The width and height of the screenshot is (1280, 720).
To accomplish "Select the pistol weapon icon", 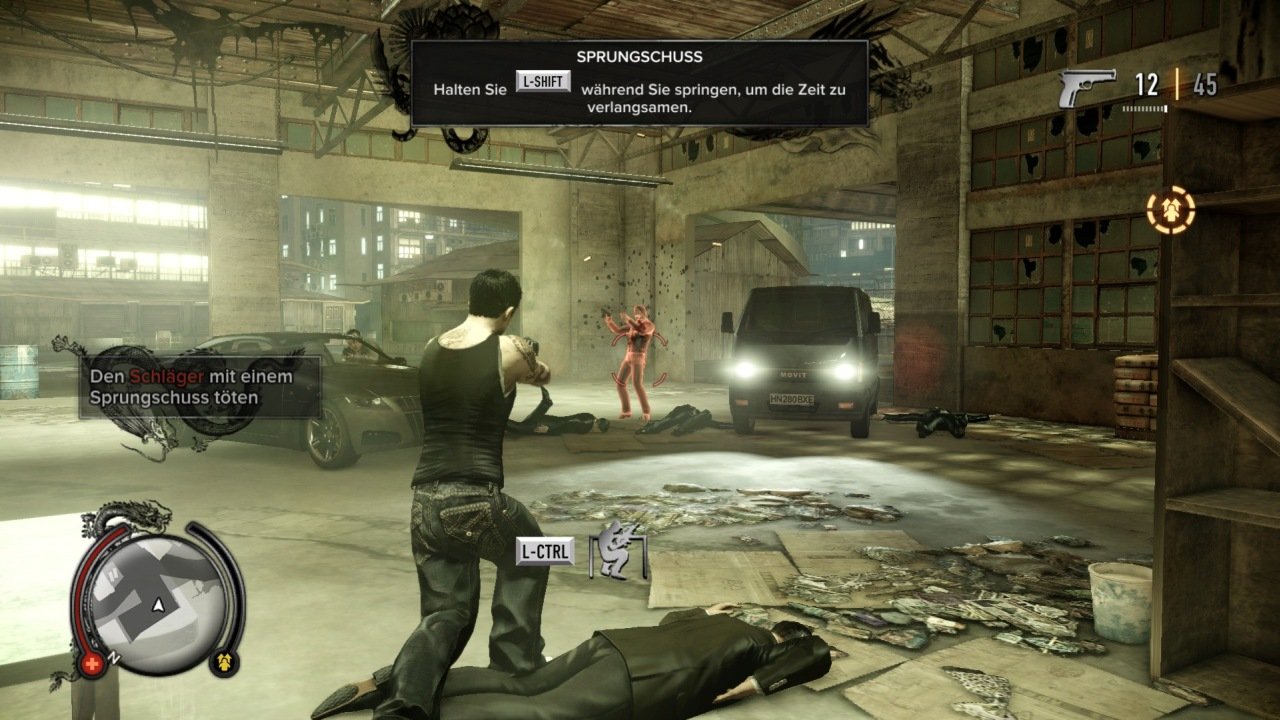I will click(x=1086, y=86).
